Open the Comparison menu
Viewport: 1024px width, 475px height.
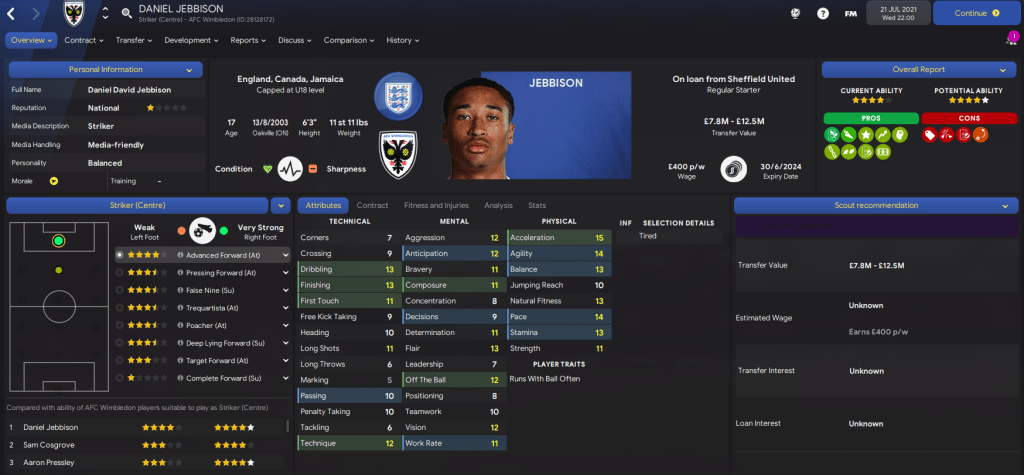pyautogui.click(x=349, y=40)
